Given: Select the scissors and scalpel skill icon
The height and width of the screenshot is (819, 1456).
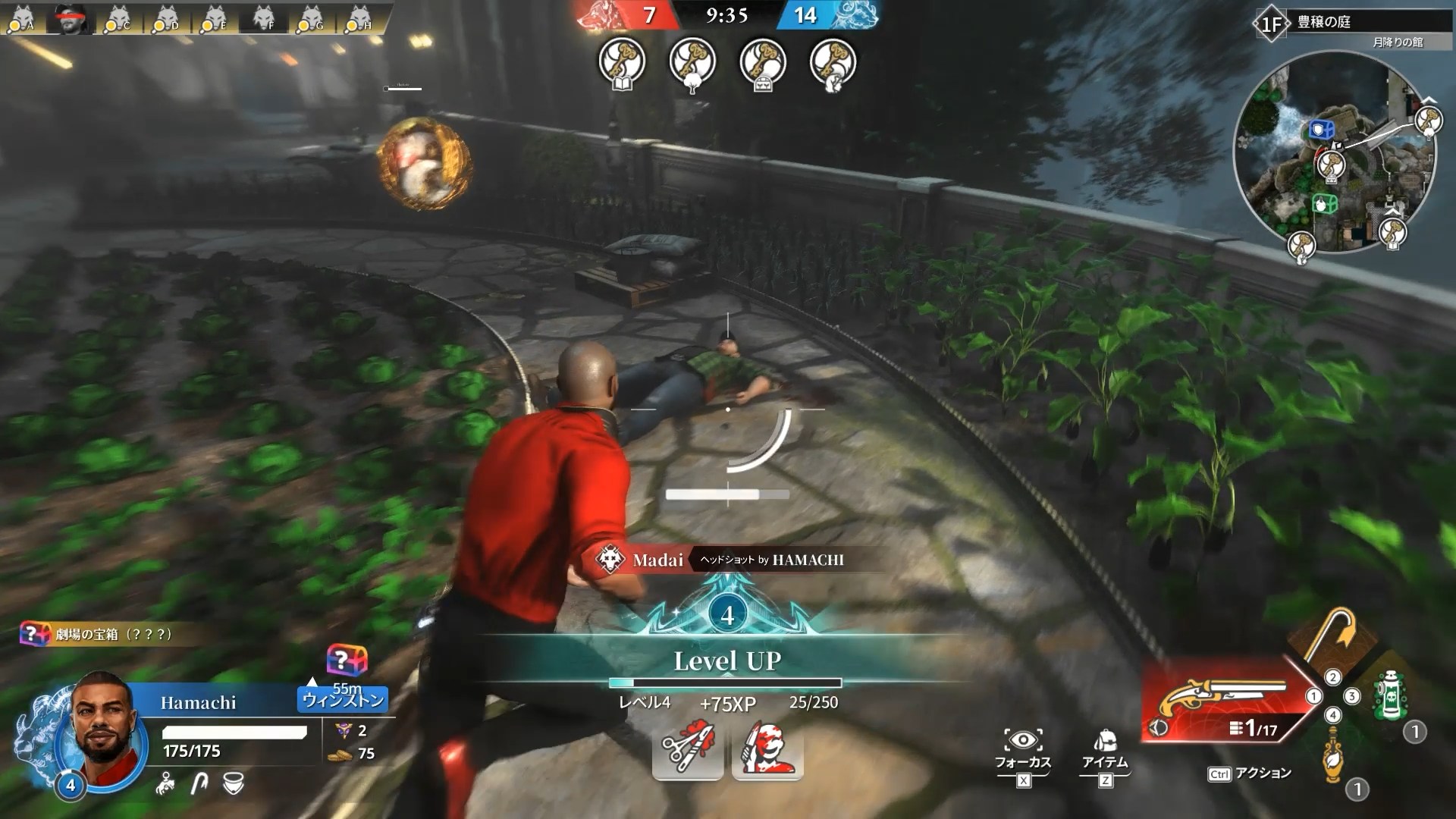Looking at the screenshot, I should [x=687, y=749].
